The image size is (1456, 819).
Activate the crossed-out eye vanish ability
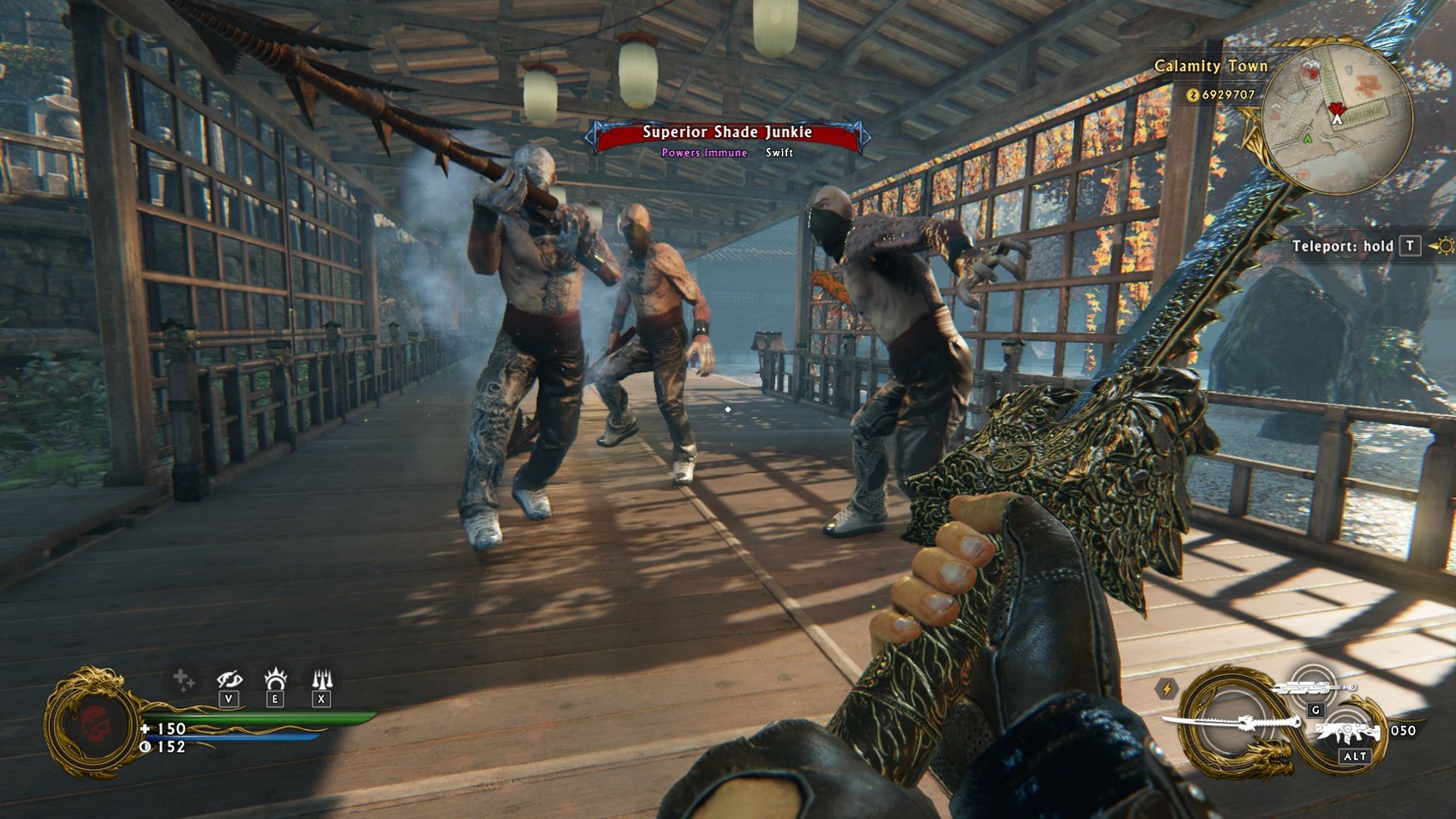pos(229,680)
